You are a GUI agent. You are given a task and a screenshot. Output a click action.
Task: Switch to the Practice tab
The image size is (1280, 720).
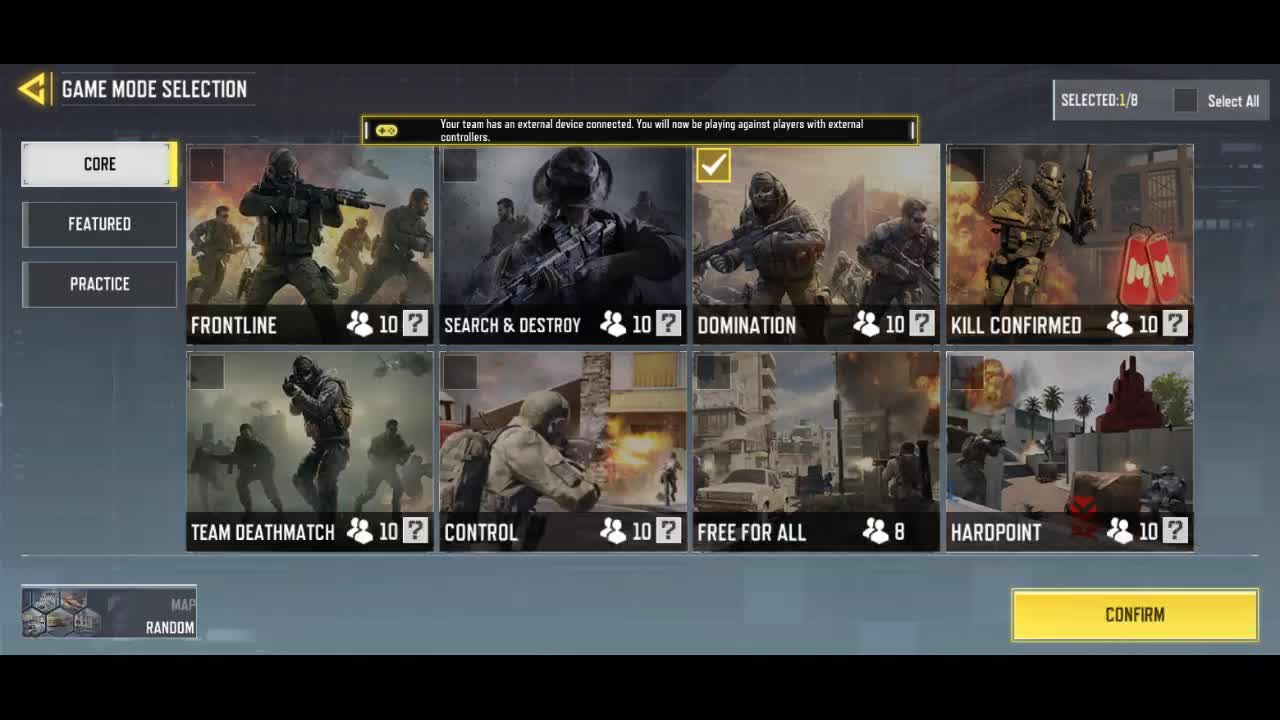pos(99,284)
